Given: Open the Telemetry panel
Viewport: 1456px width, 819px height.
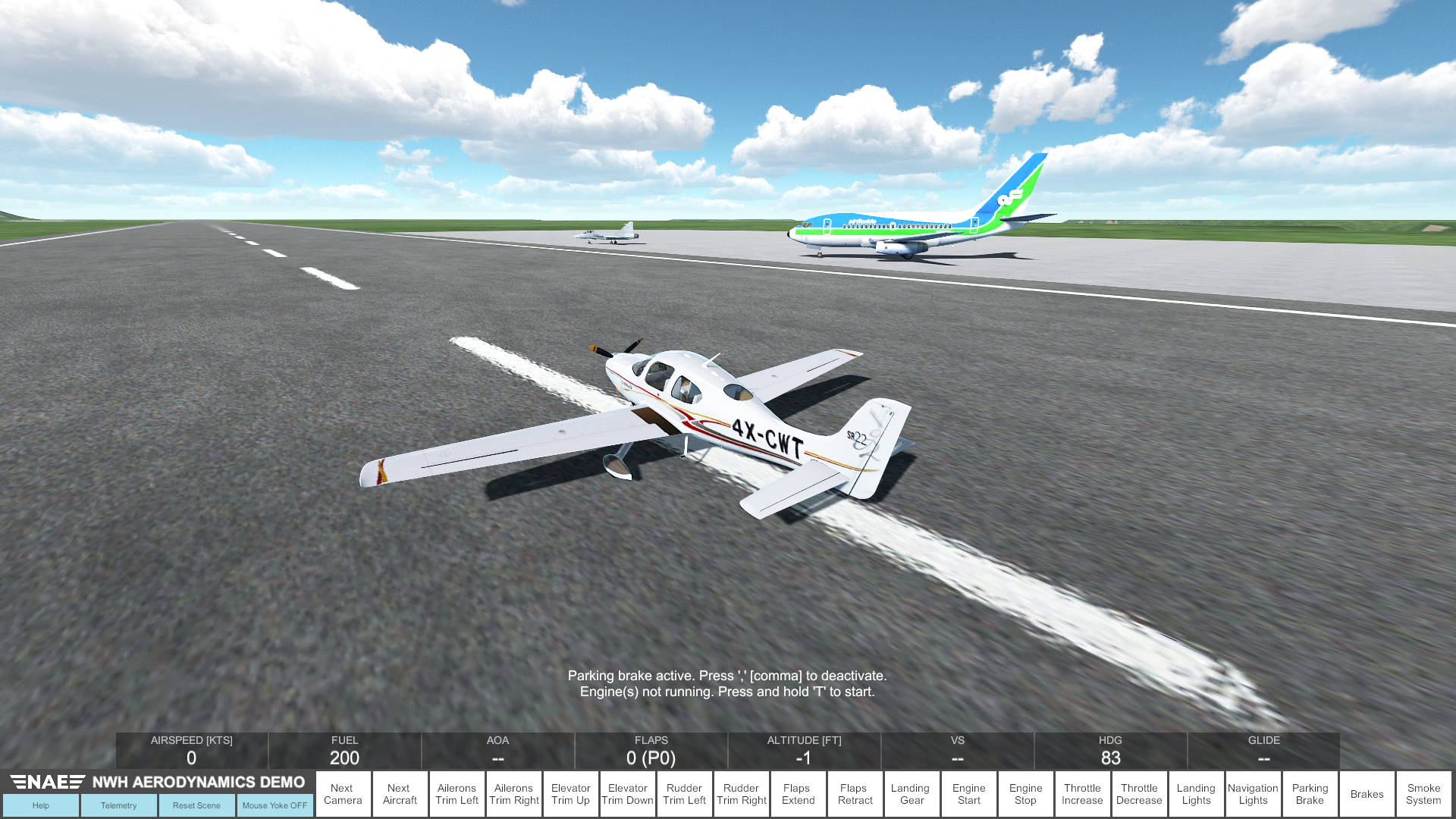Looking at the screenshot, I should 118,805.
